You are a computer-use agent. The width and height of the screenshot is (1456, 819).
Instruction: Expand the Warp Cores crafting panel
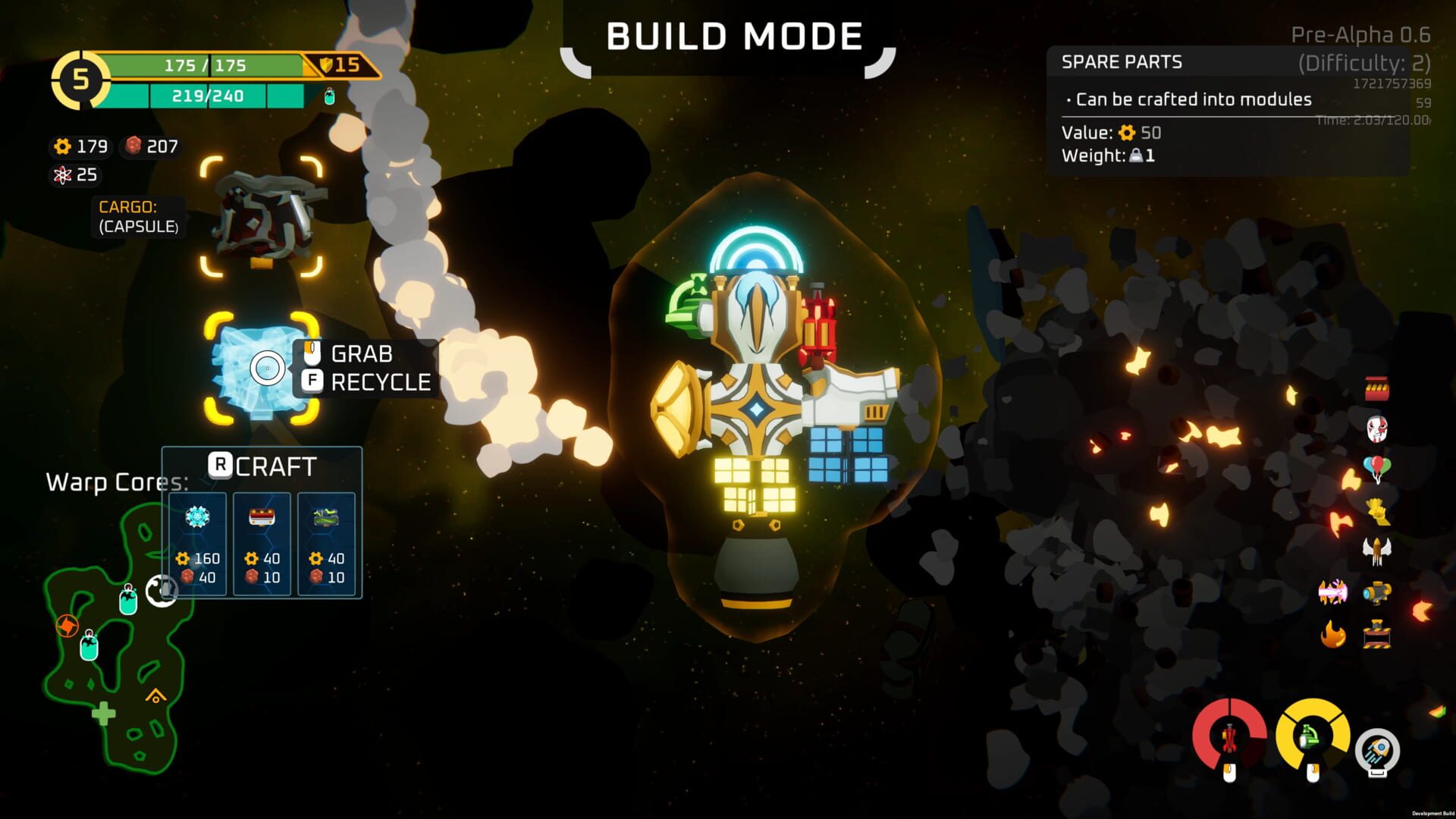[118, 482]
